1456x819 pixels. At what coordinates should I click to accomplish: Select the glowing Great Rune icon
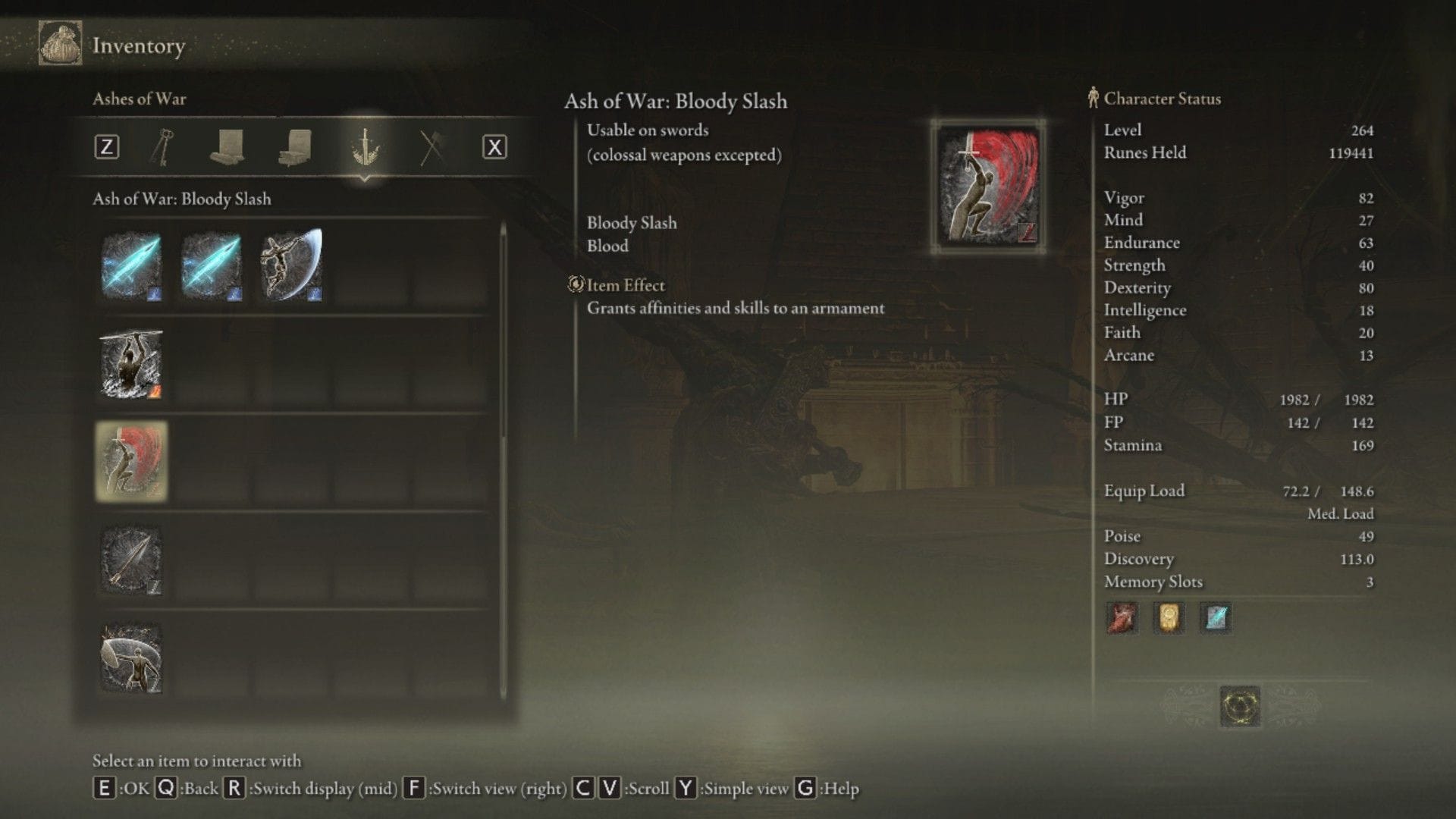1240,706
